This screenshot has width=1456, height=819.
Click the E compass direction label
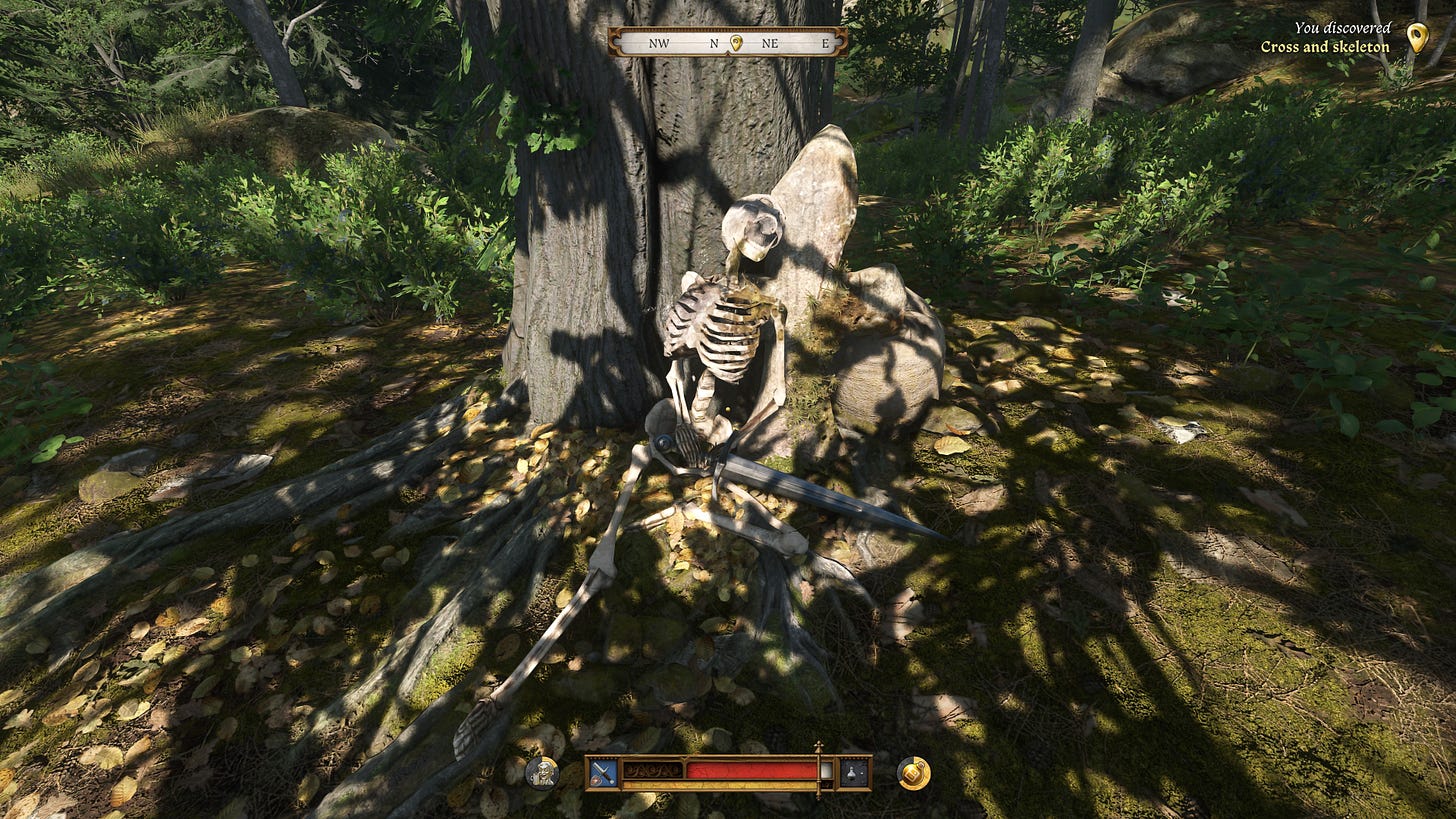click(824, 44)
